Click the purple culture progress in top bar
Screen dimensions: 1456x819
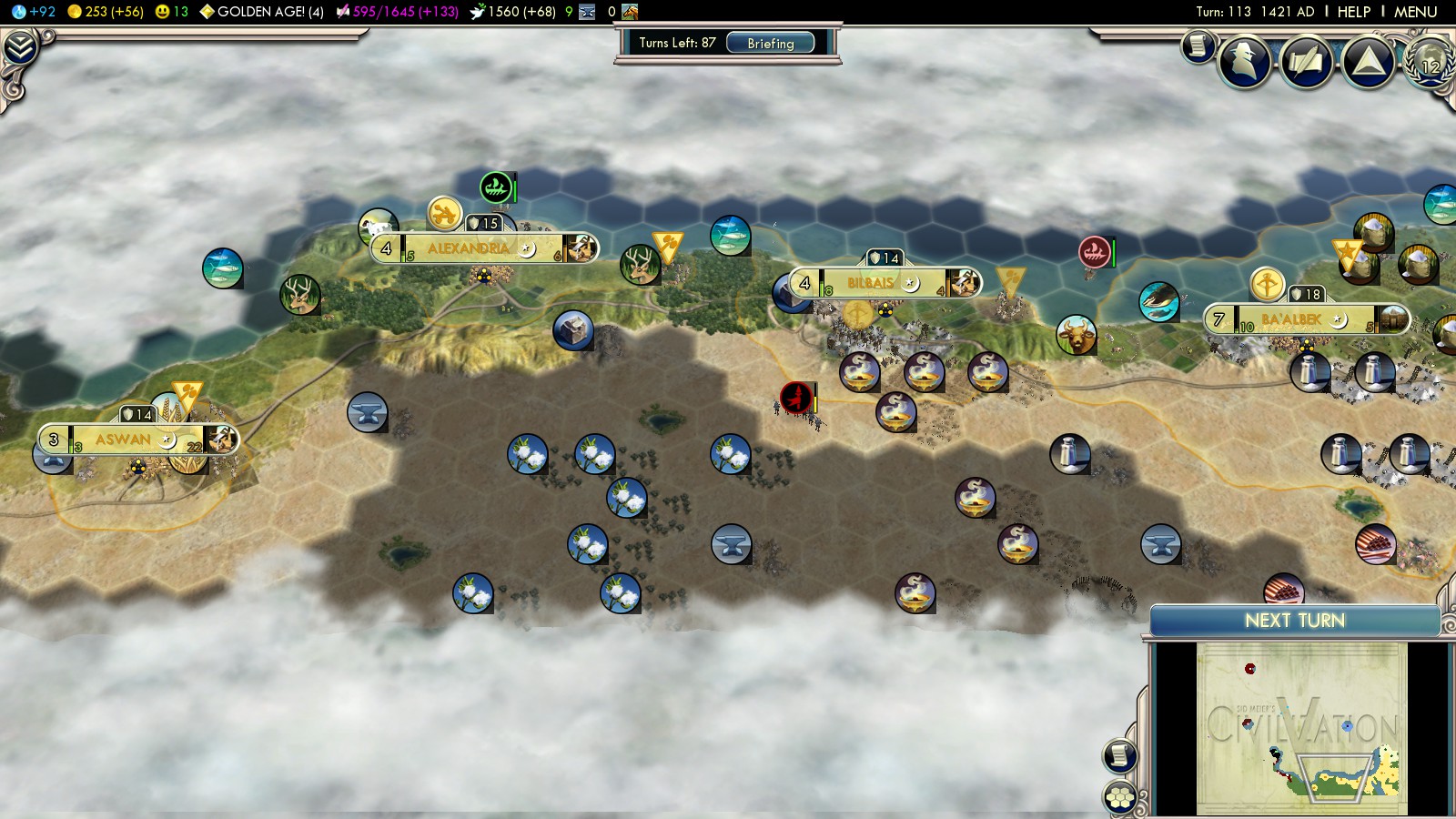[398, 12]
